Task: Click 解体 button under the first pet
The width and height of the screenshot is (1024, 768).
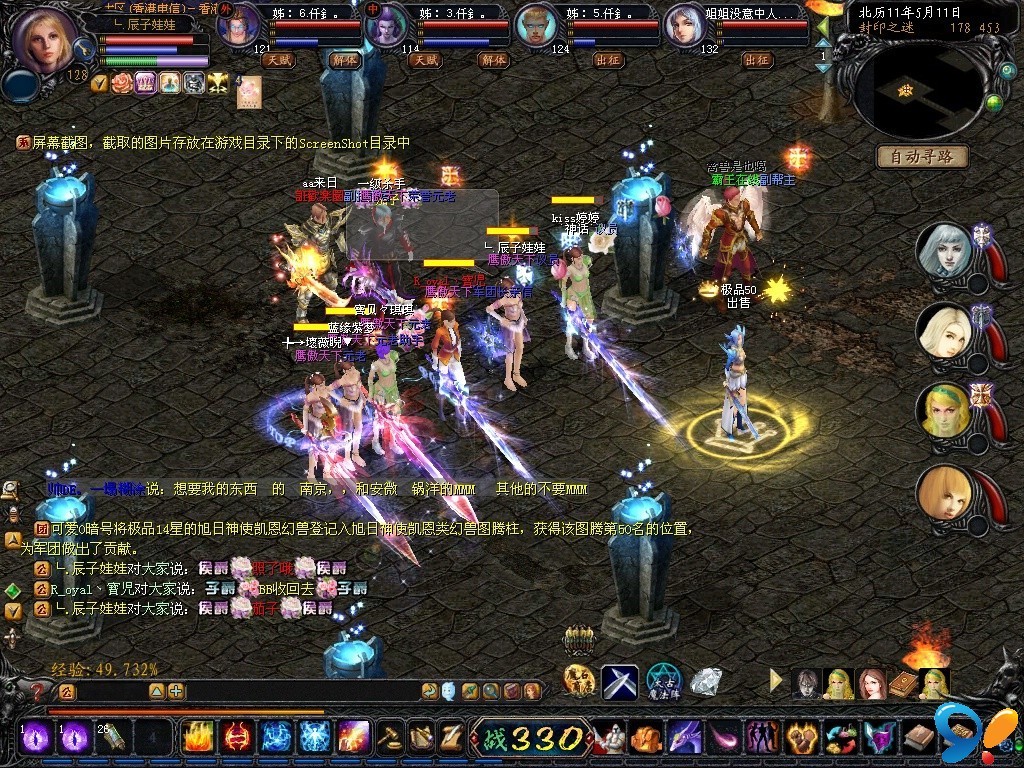Action: 344,60
